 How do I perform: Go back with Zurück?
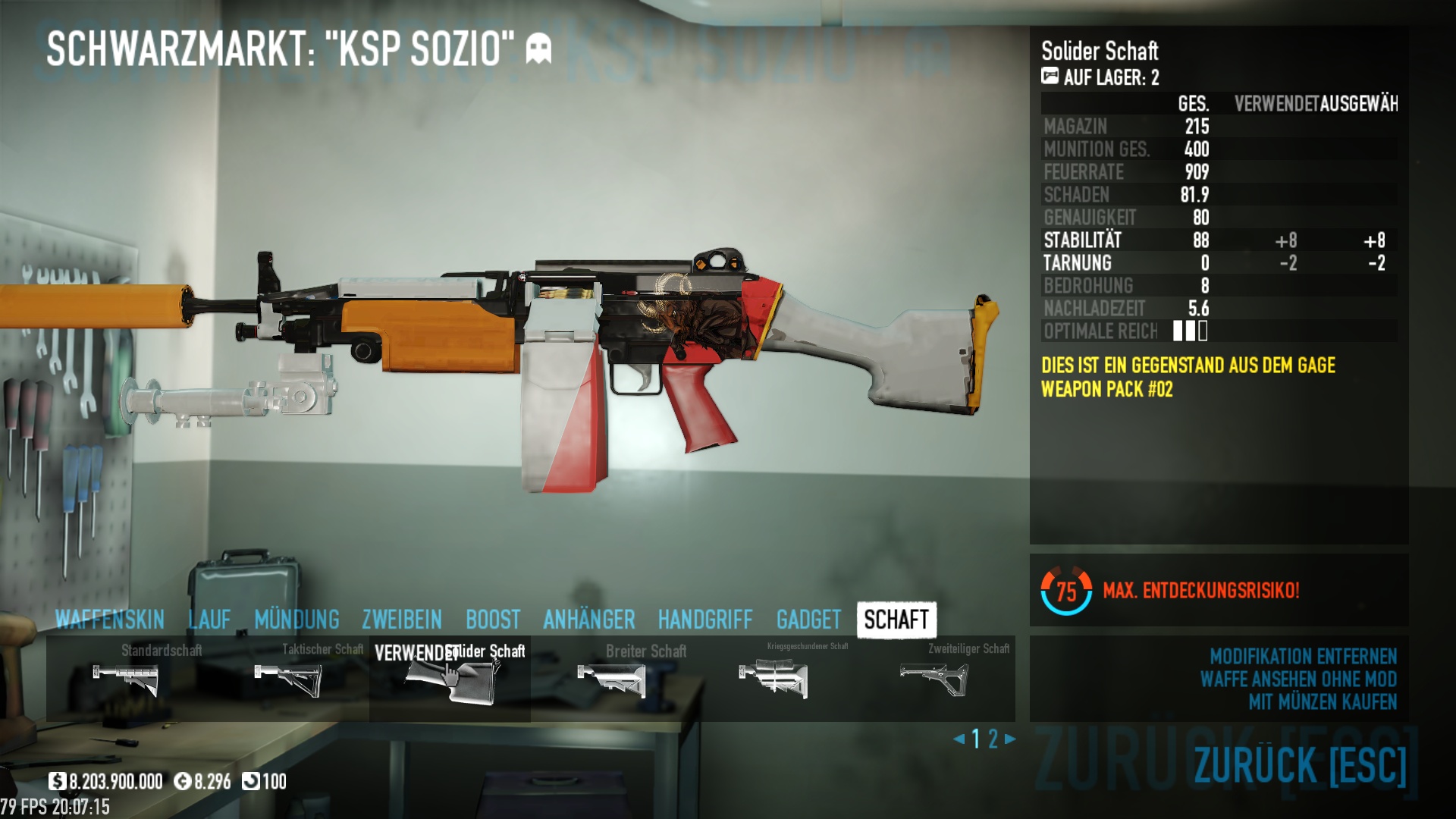pyautogui.click(x=1300, y=764)
